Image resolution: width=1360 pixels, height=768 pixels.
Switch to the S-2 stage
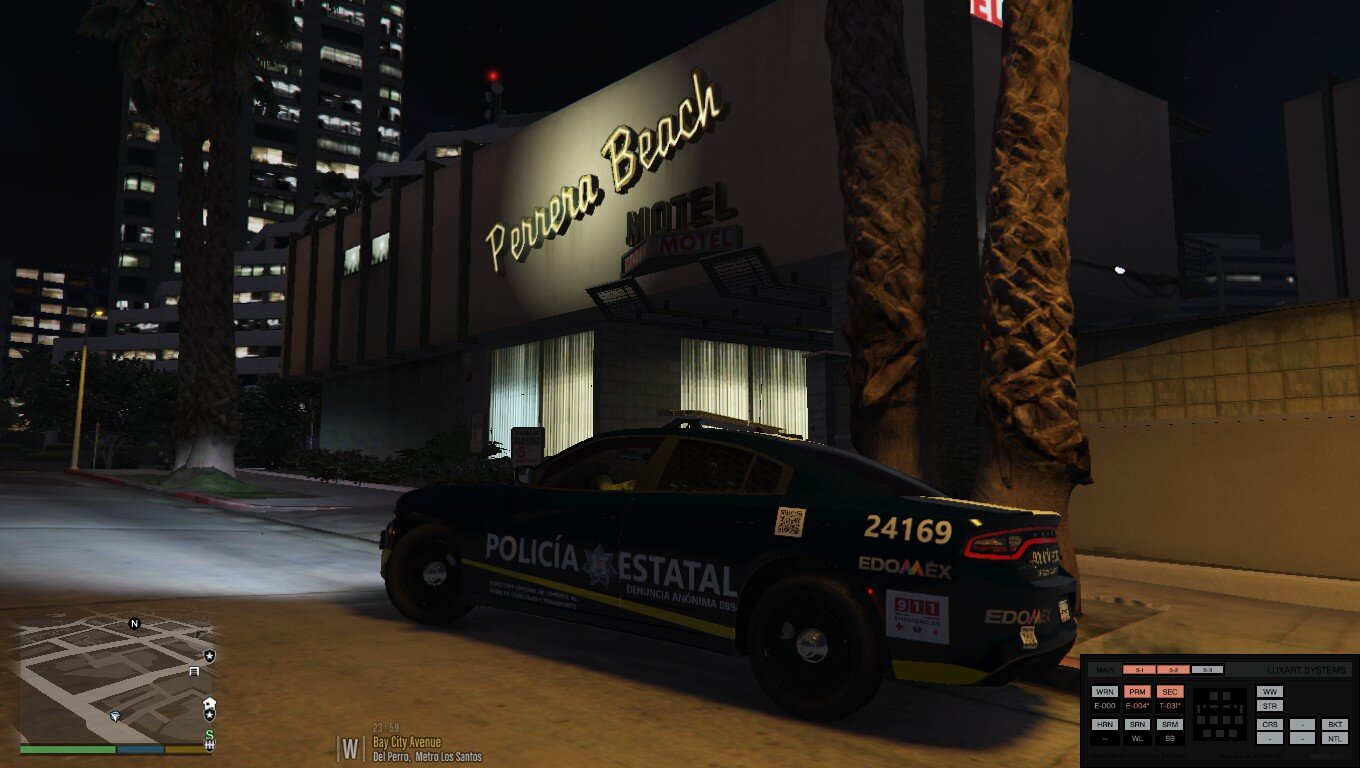(x=1173, y=670)
